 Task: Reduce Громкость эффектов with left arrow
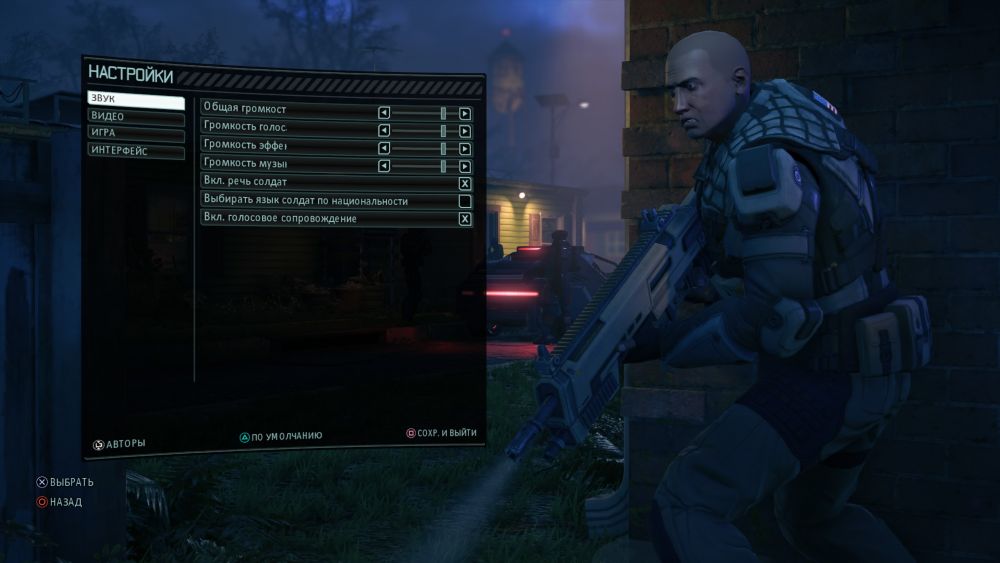384,147
